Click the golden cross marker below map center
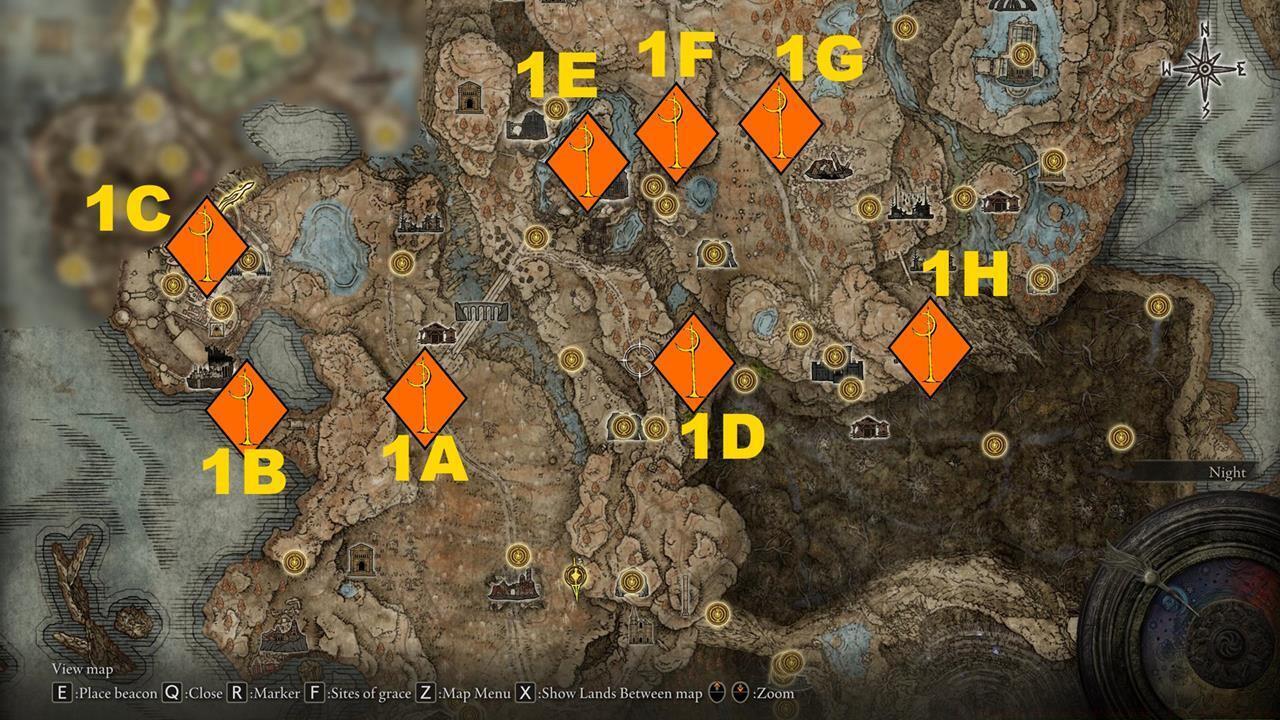1280x720 pixels. pos(575,576)
